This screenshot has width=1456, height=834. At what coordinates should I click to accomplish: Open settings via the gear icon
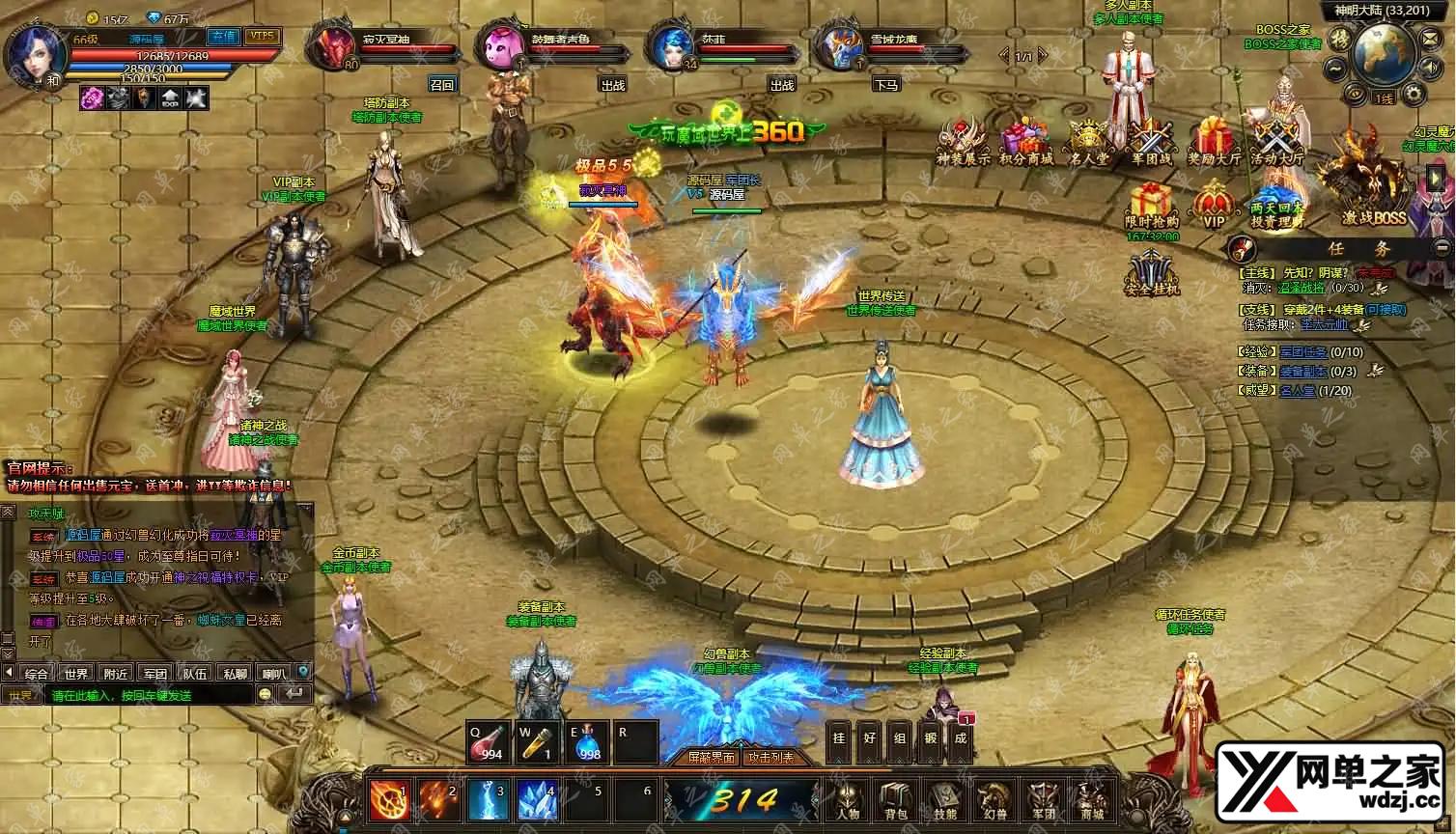(1414, 94)
